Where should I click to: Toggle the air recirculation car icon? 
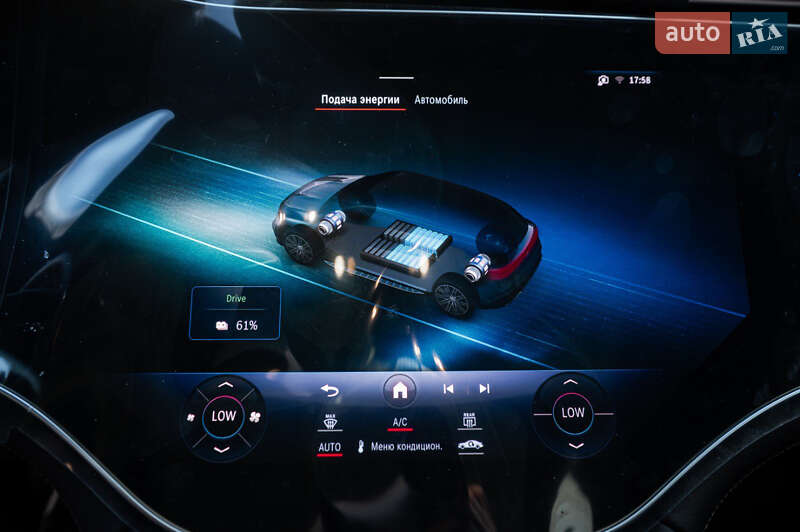469,447
